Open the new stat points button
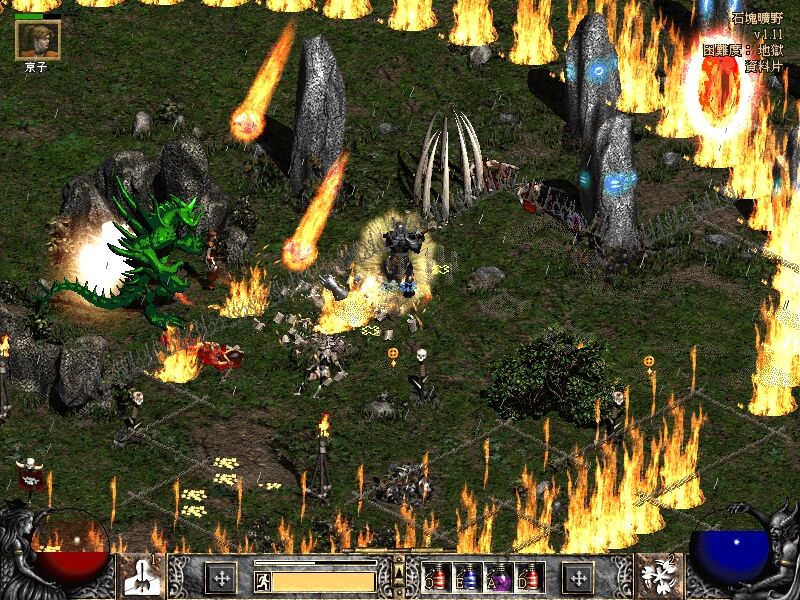The width and height of the screenshot is (800, 600). (220, 577)
